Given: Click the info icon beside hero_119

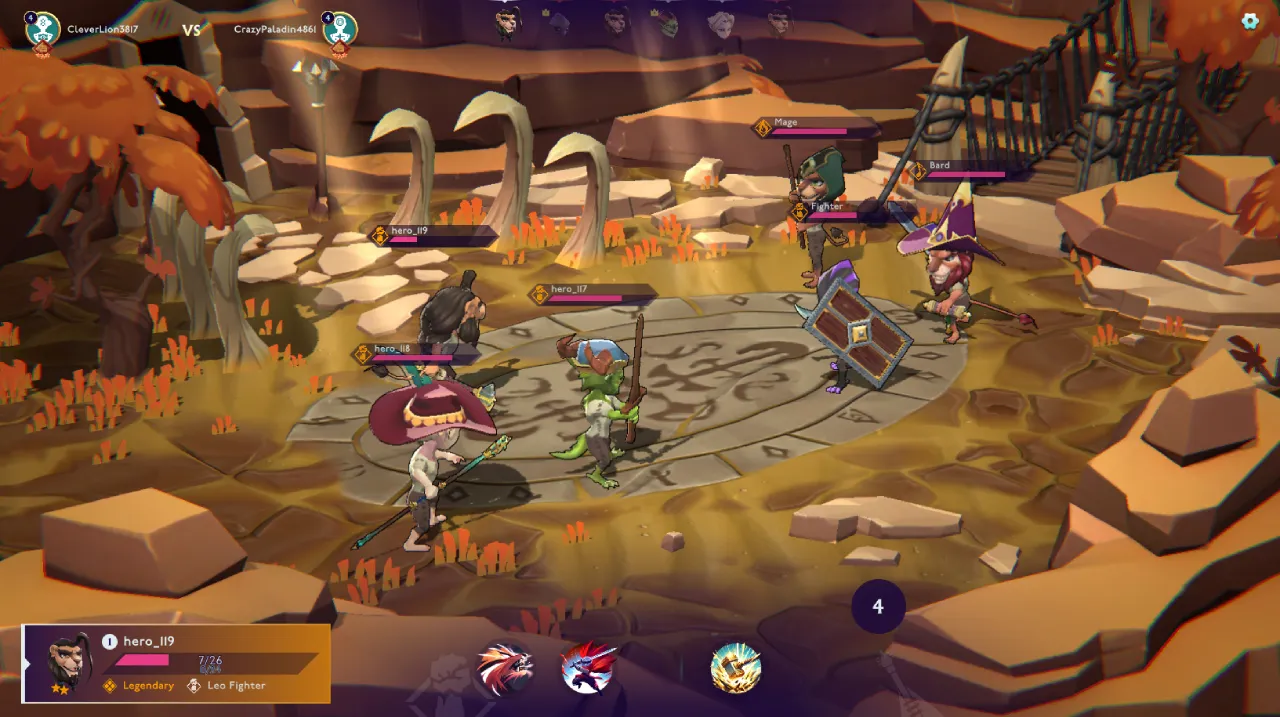Looking at the screenshot, I should click(110, 642).
